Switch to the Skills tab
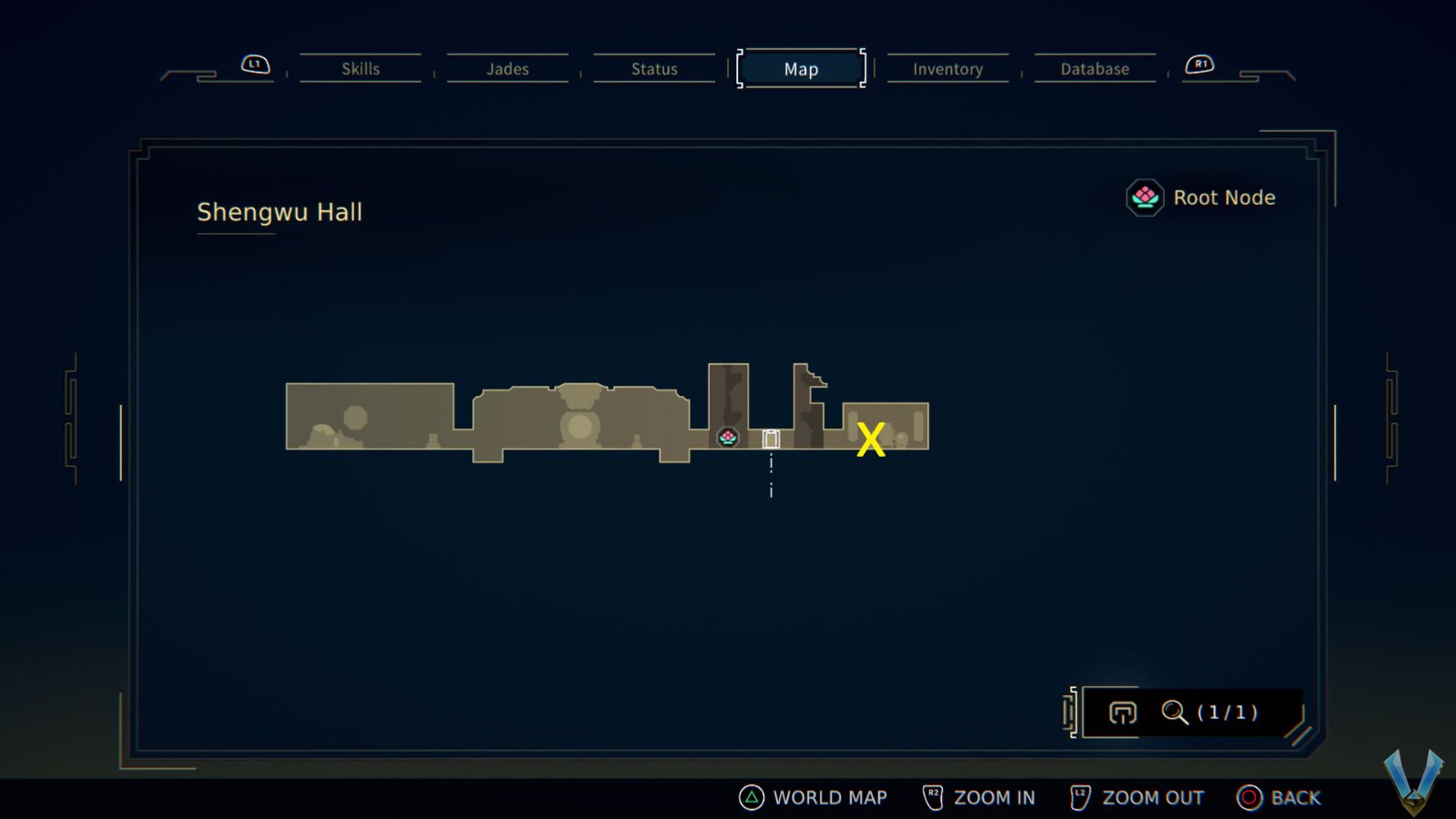1456x819 pixels. (x=361, y=68)
